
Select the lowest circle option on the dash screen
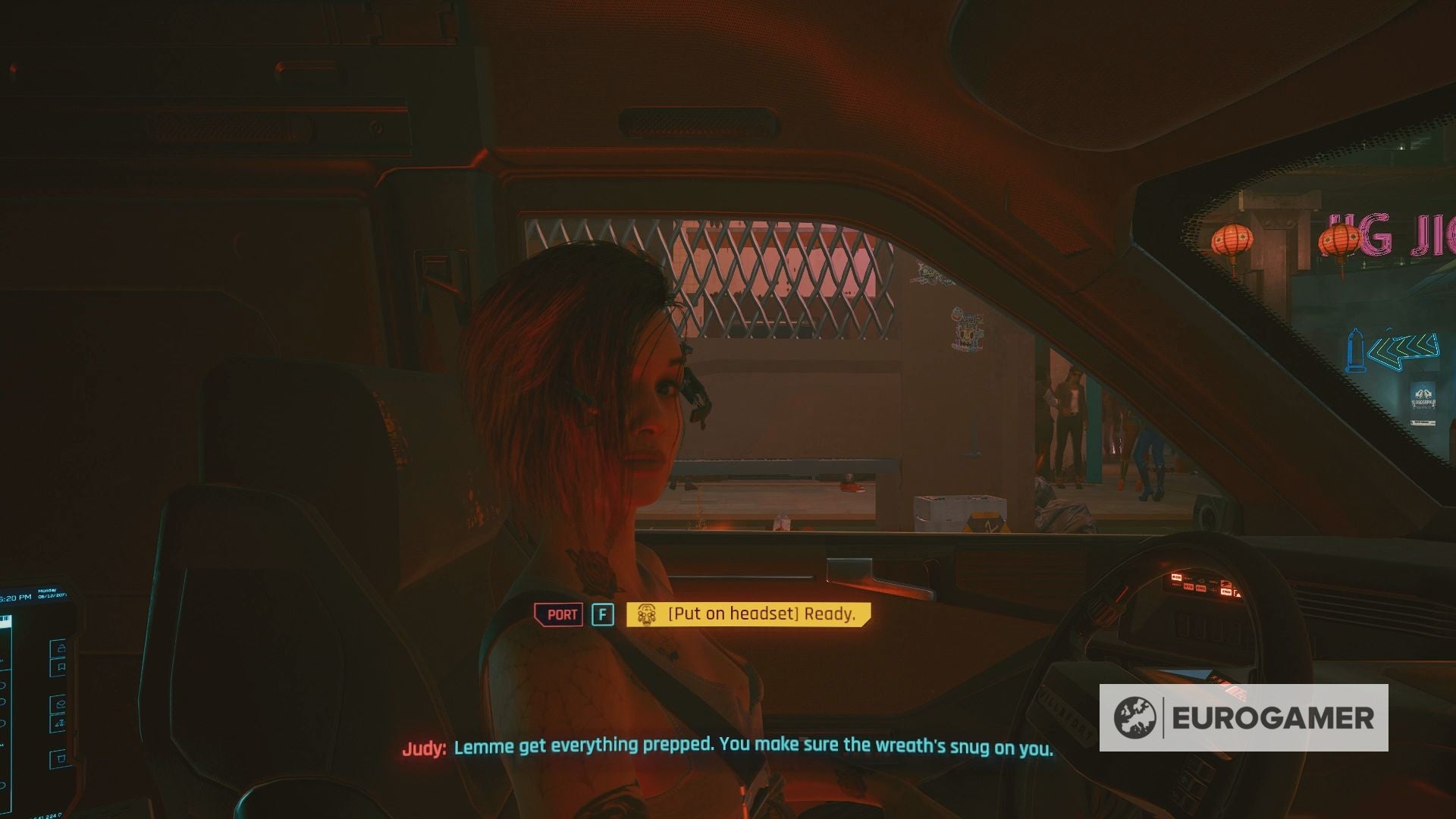[5, 785]
